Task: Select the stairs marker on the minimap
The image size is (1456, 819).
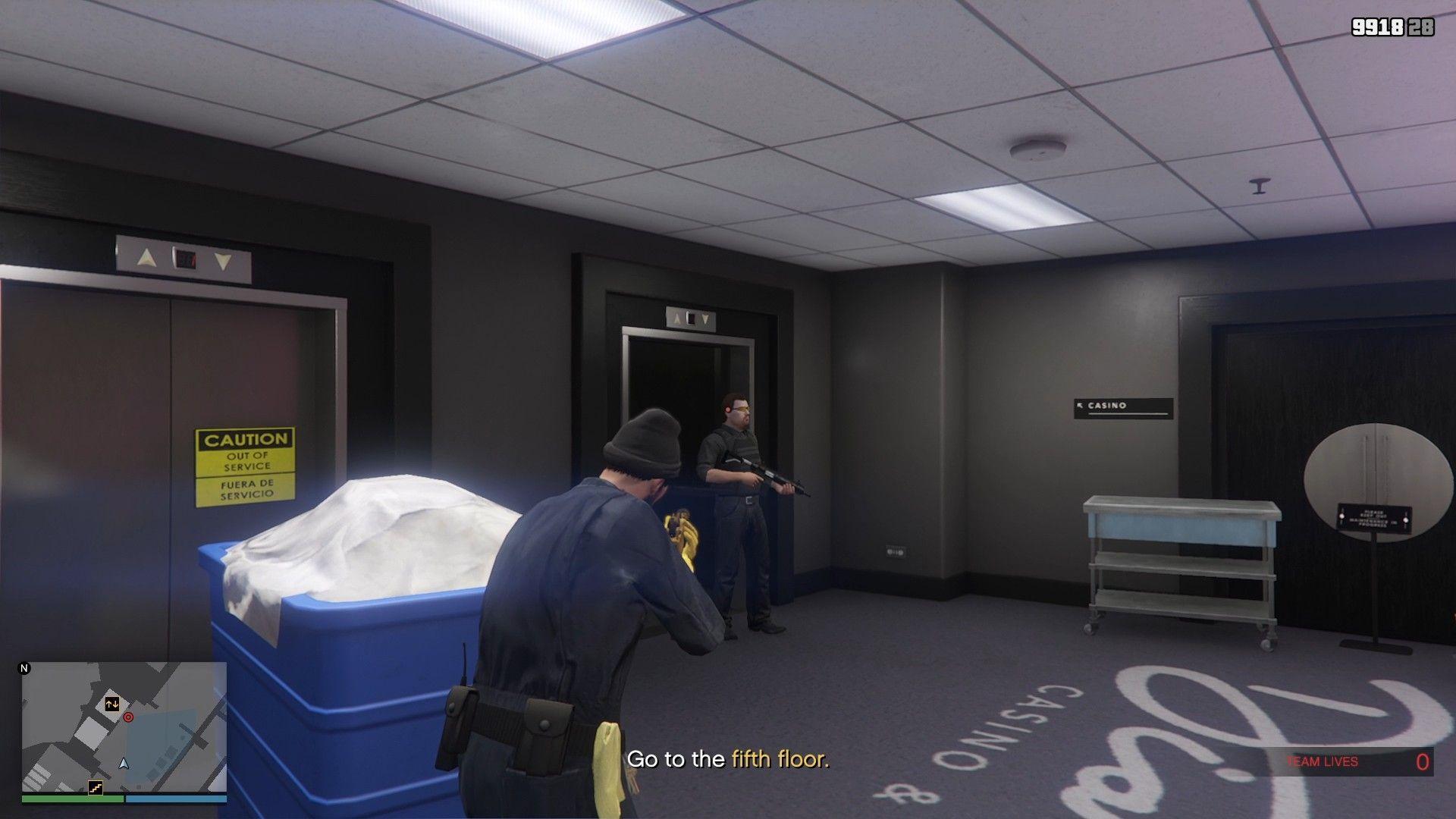Action: (x=96, y=787)
